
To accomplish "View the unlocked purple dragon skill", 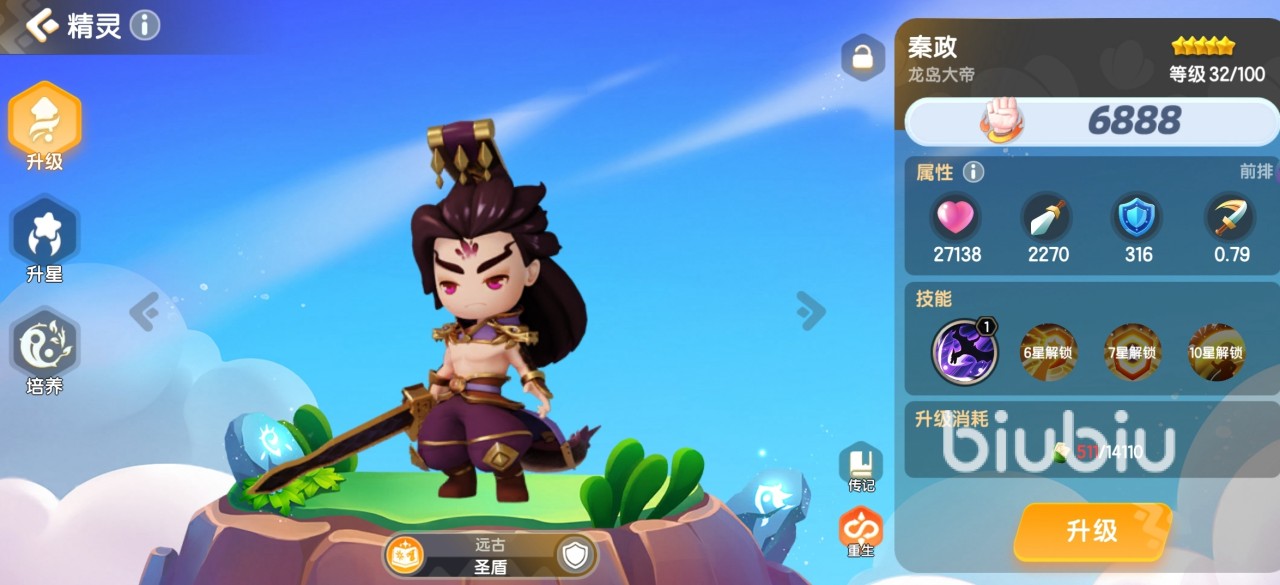I will coord(964,352).
